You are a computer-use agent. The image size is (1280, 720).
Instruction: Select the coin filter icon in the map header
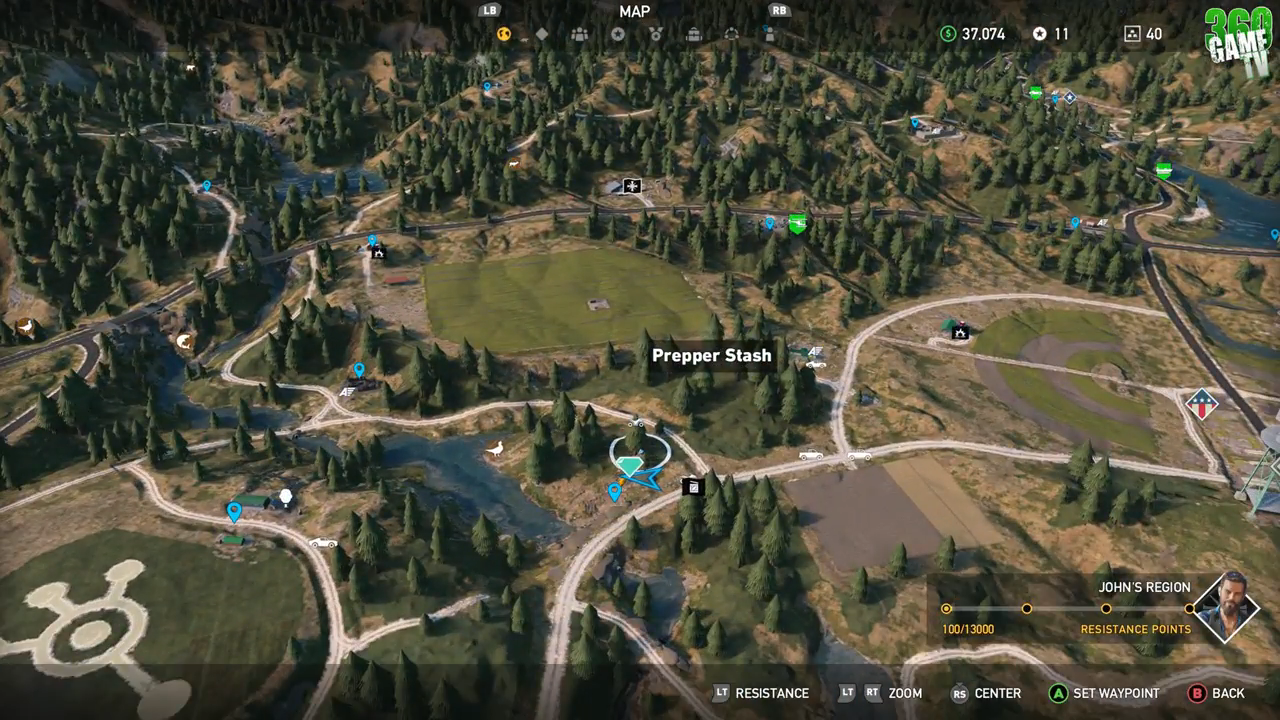(x=503, y=34)
